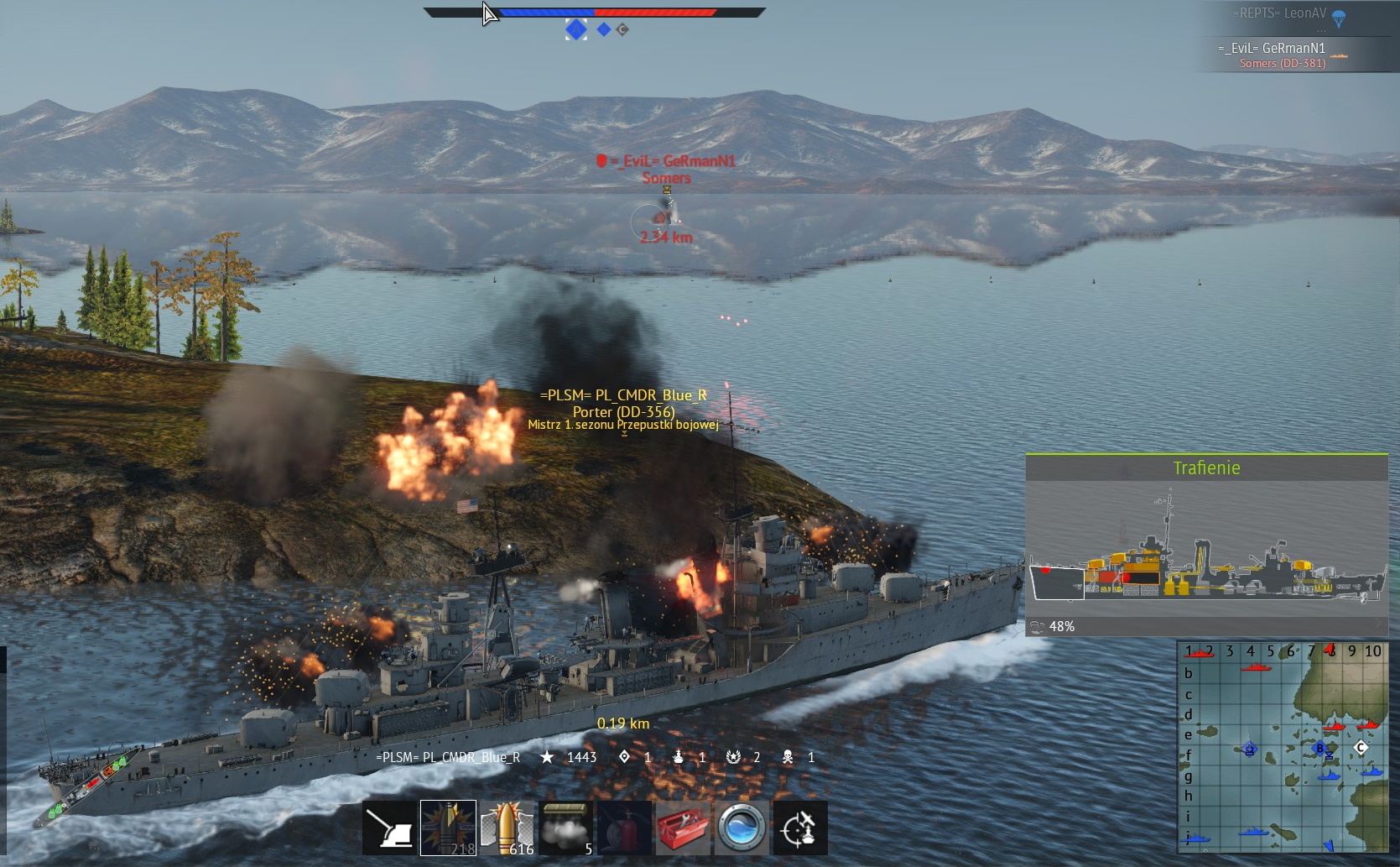Deploy the smoke screen
The image size is (1400, 867).
click(565, 828)
